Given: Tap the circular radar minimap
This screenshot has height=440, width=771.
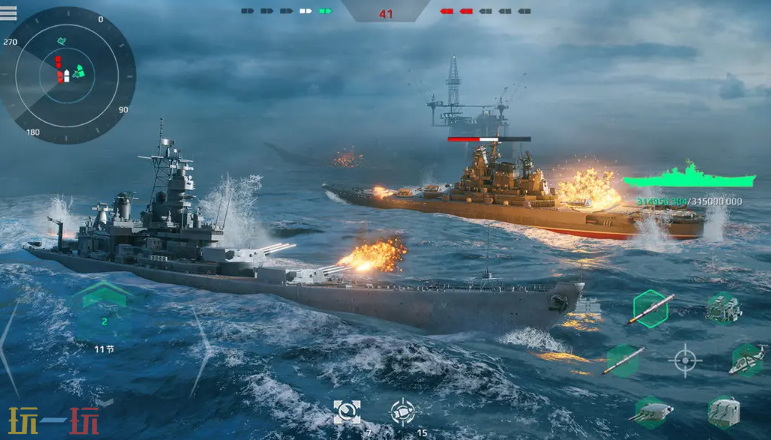Looking at the screenshot, I should tap(68, 73).
